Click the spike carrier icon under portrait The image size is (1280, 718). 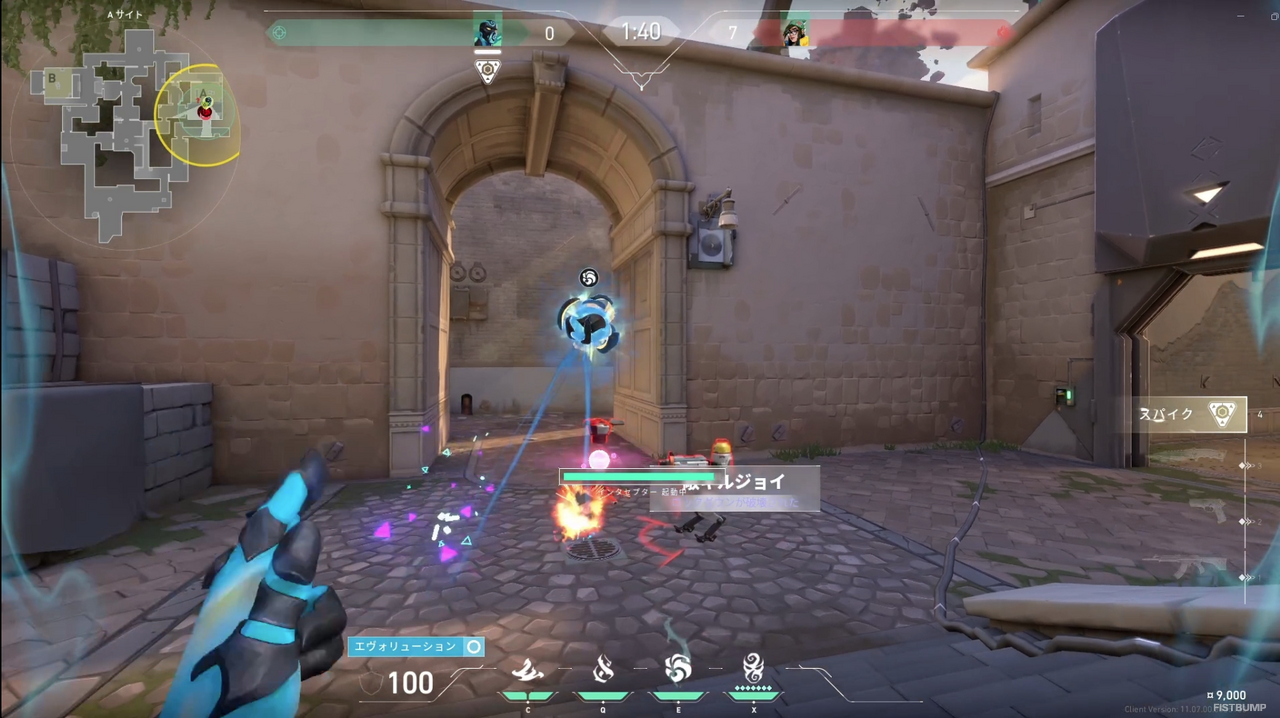click(487, 72)
